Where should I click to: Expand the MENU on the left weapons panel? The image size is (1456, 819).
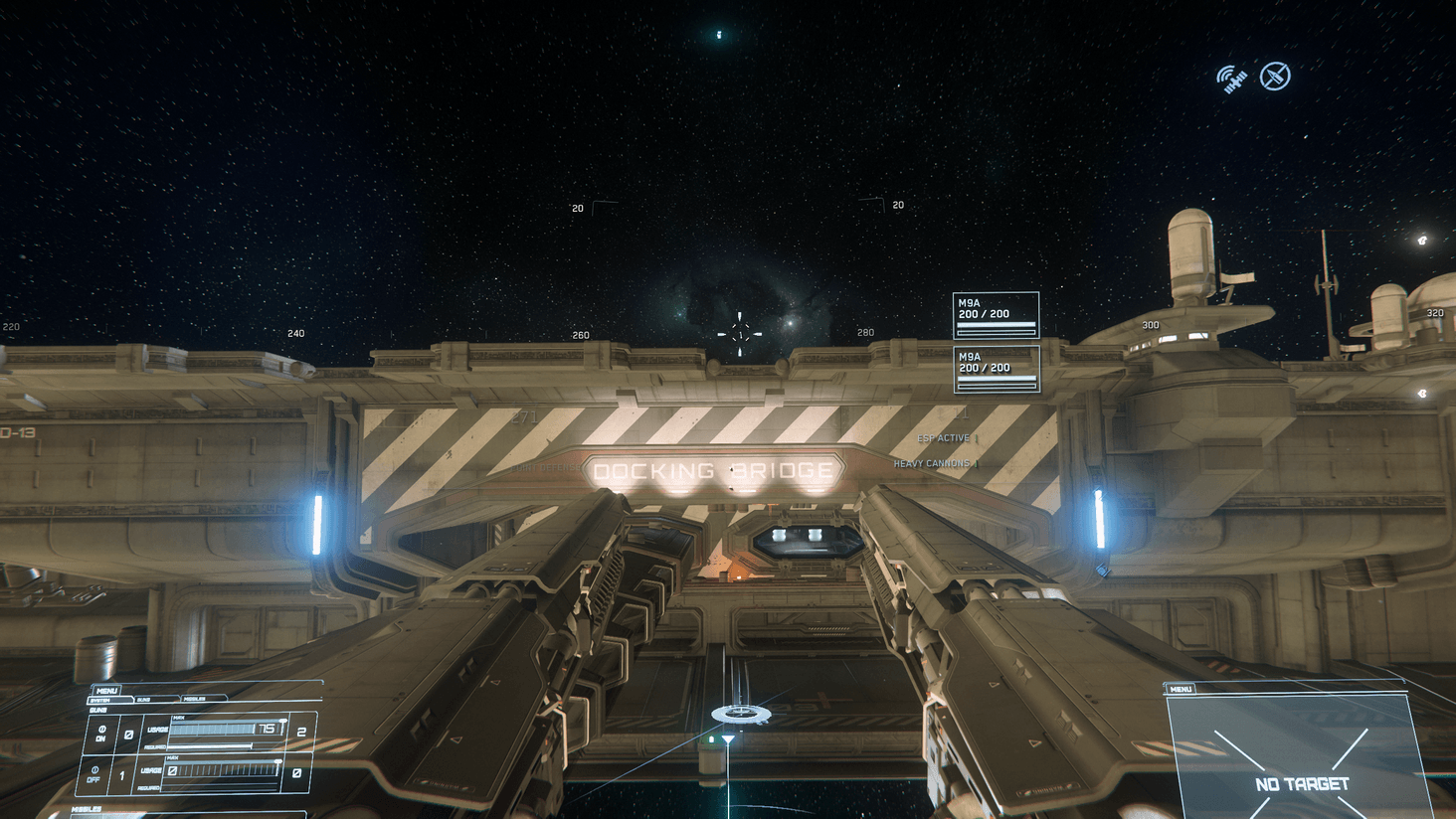click(x=106, y=690)
